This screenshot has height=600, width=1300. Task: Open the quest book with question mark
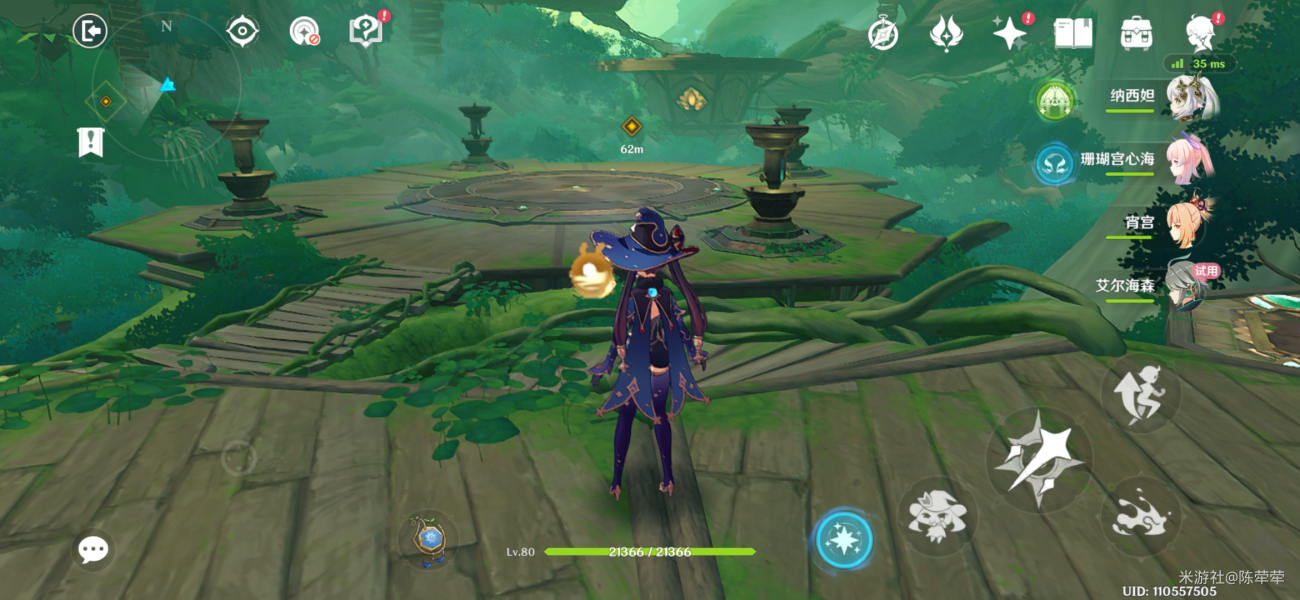click(366, 31)
